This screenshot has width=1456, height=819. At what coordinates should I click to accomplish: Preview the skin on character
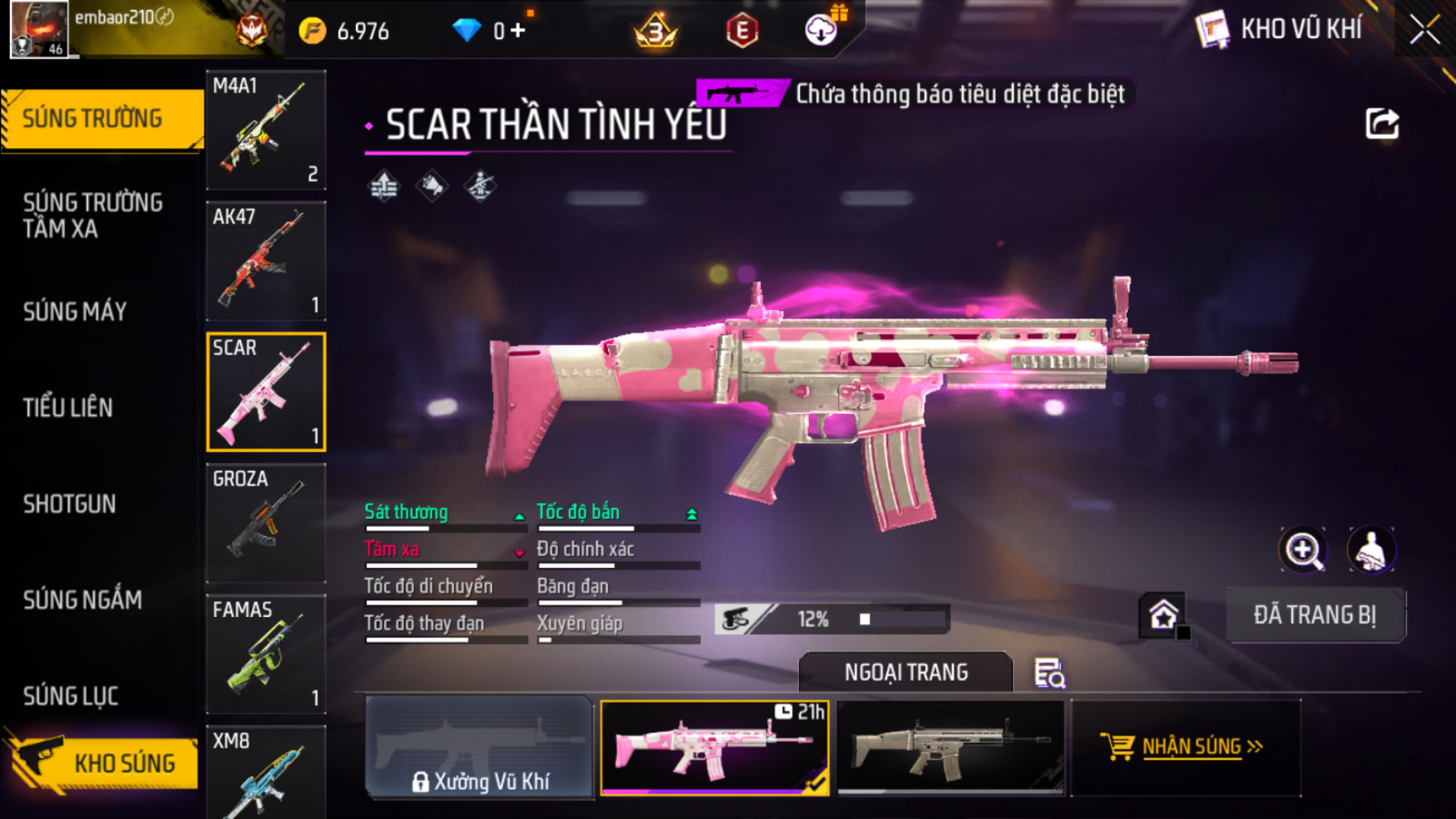click(x=1371, y=550)
